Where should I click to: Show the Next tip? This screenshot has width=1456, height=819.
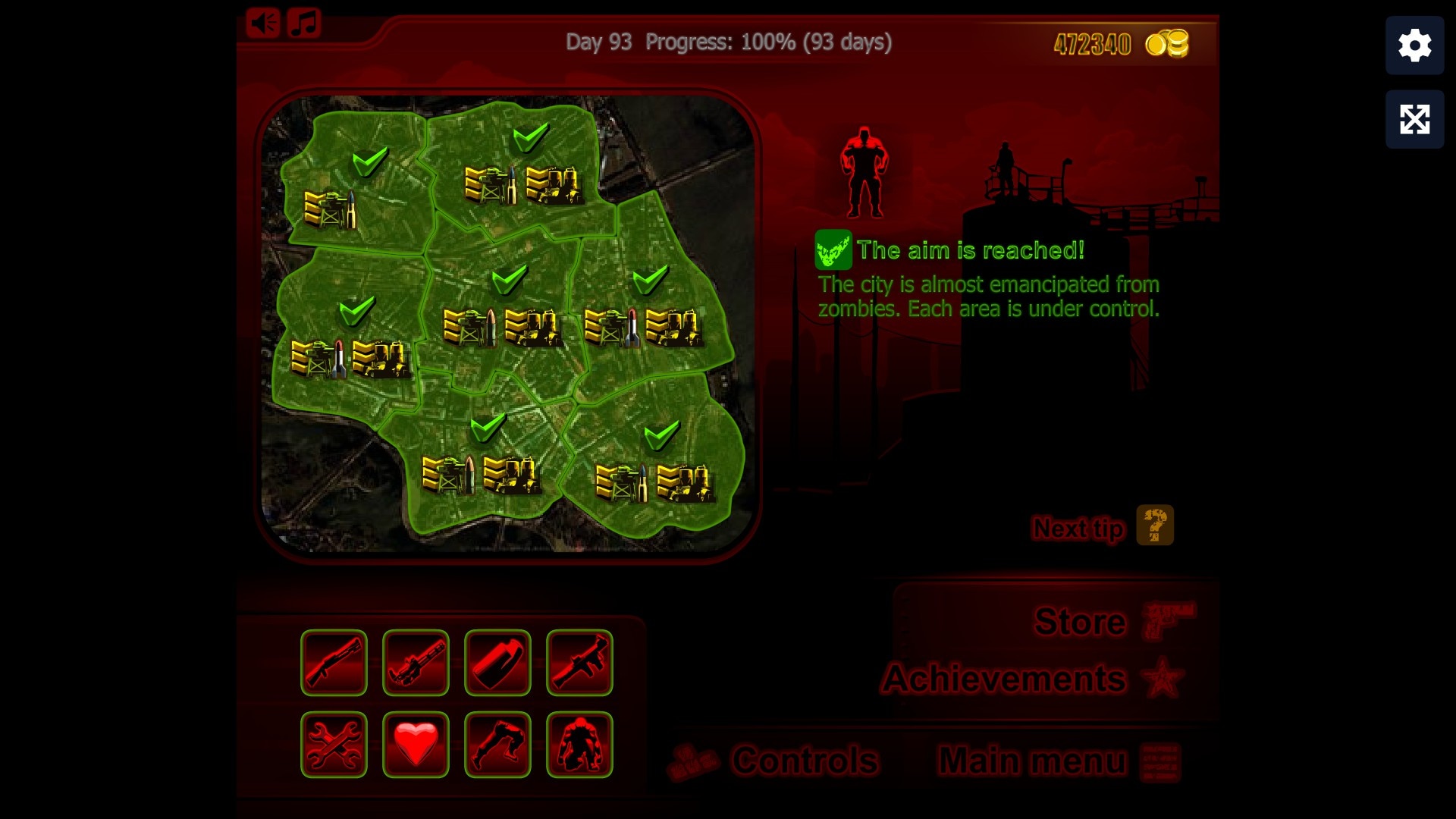coord(1078,528)
